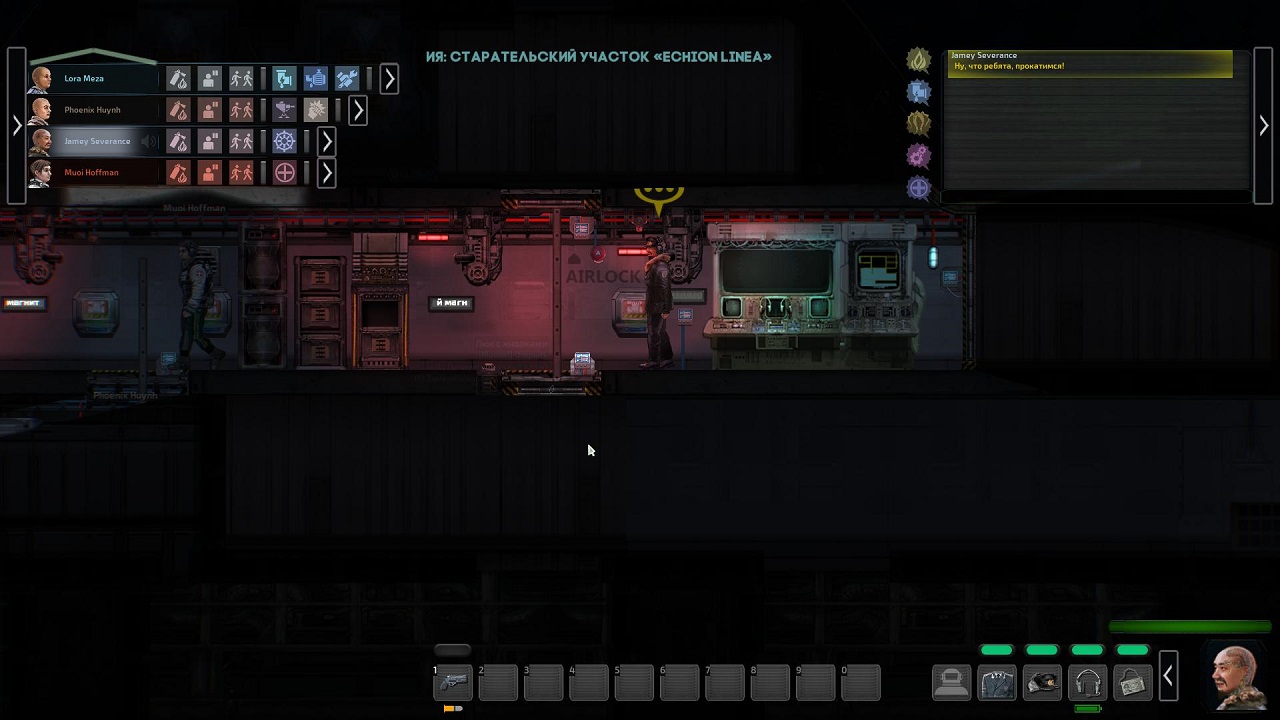Open the uniform clothing equipment slot
This screenshot has height=720, width=1280.
(x=997, y=683)
